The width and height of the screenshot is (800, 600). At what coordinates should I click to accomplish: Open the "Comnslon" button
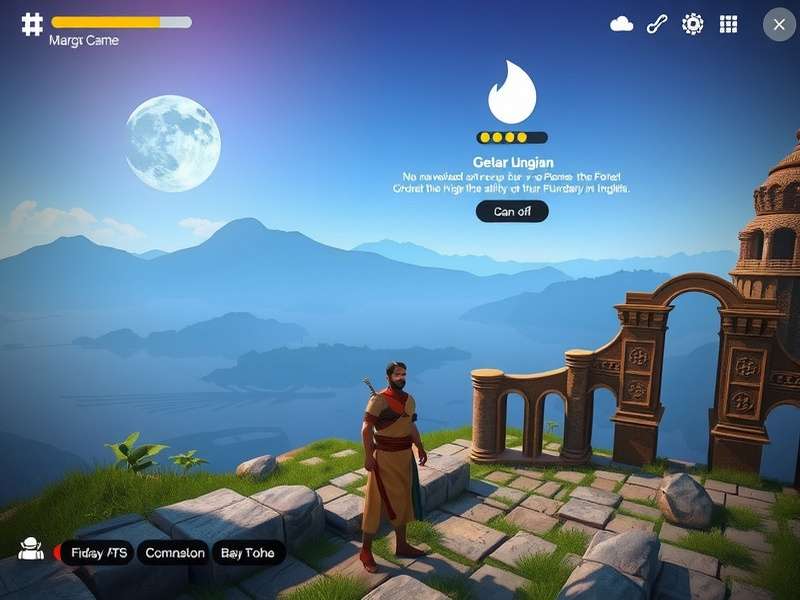coord(174,552)
